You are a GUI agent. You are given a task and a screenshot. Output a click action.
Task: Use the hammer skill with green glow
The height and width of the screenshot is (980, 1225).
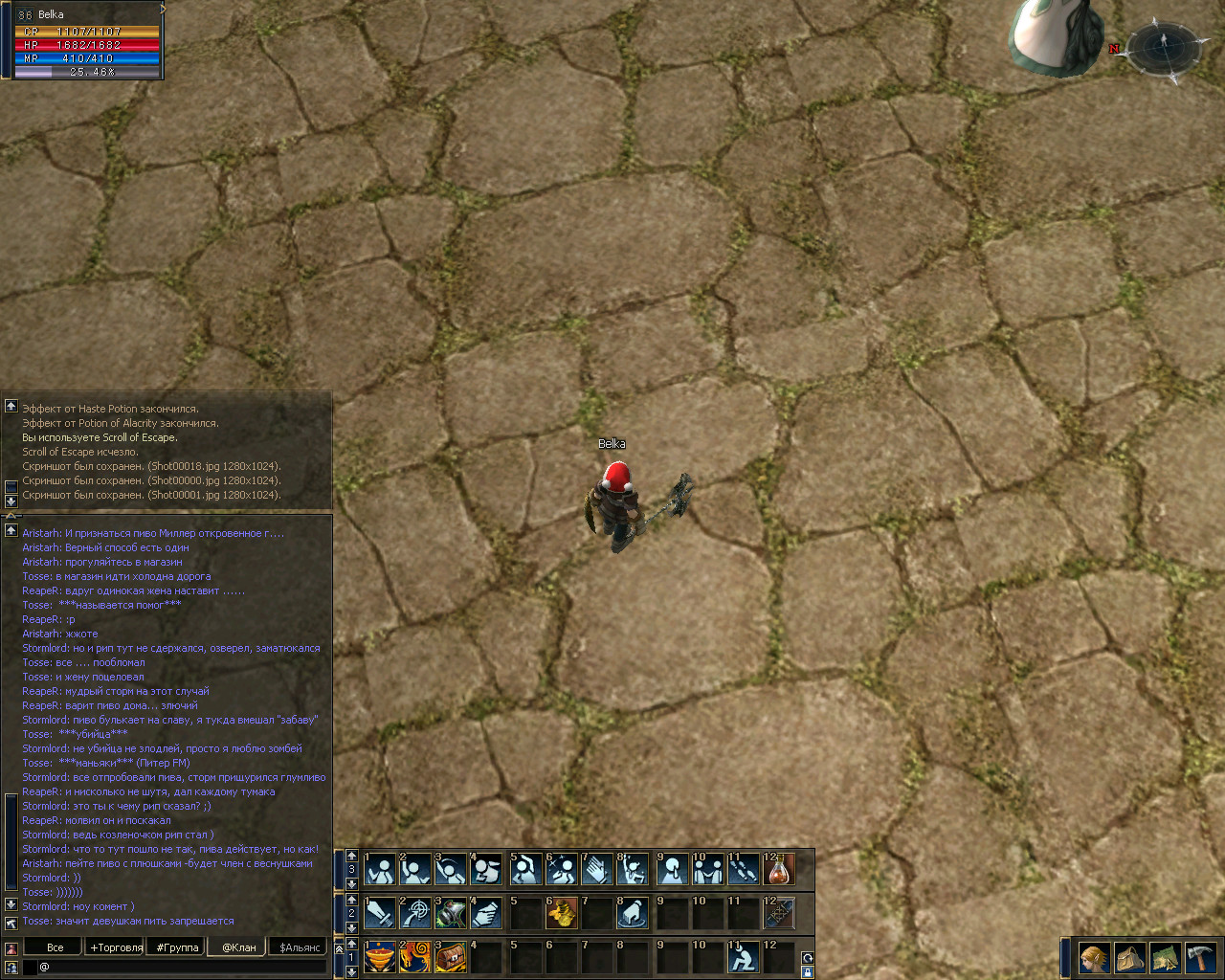pos(452,913)
